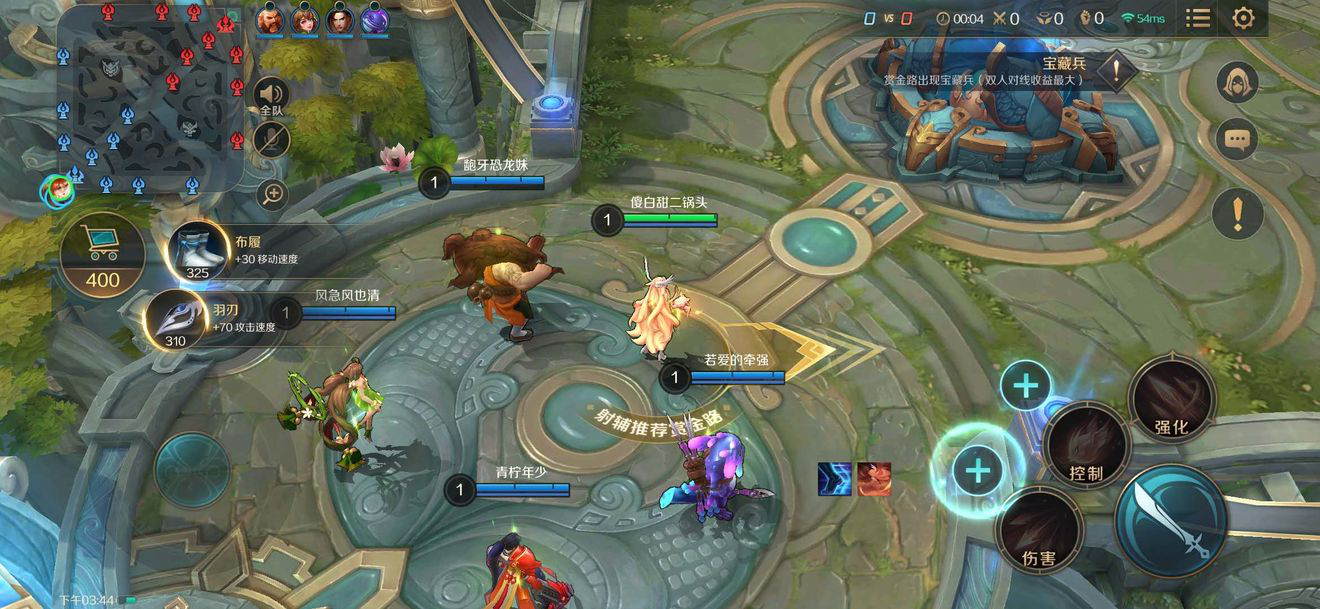Image resolution: width=1320 pixels, height=609 pixels.
Task: Open the settings gear
Action: tap(1243, 18)
